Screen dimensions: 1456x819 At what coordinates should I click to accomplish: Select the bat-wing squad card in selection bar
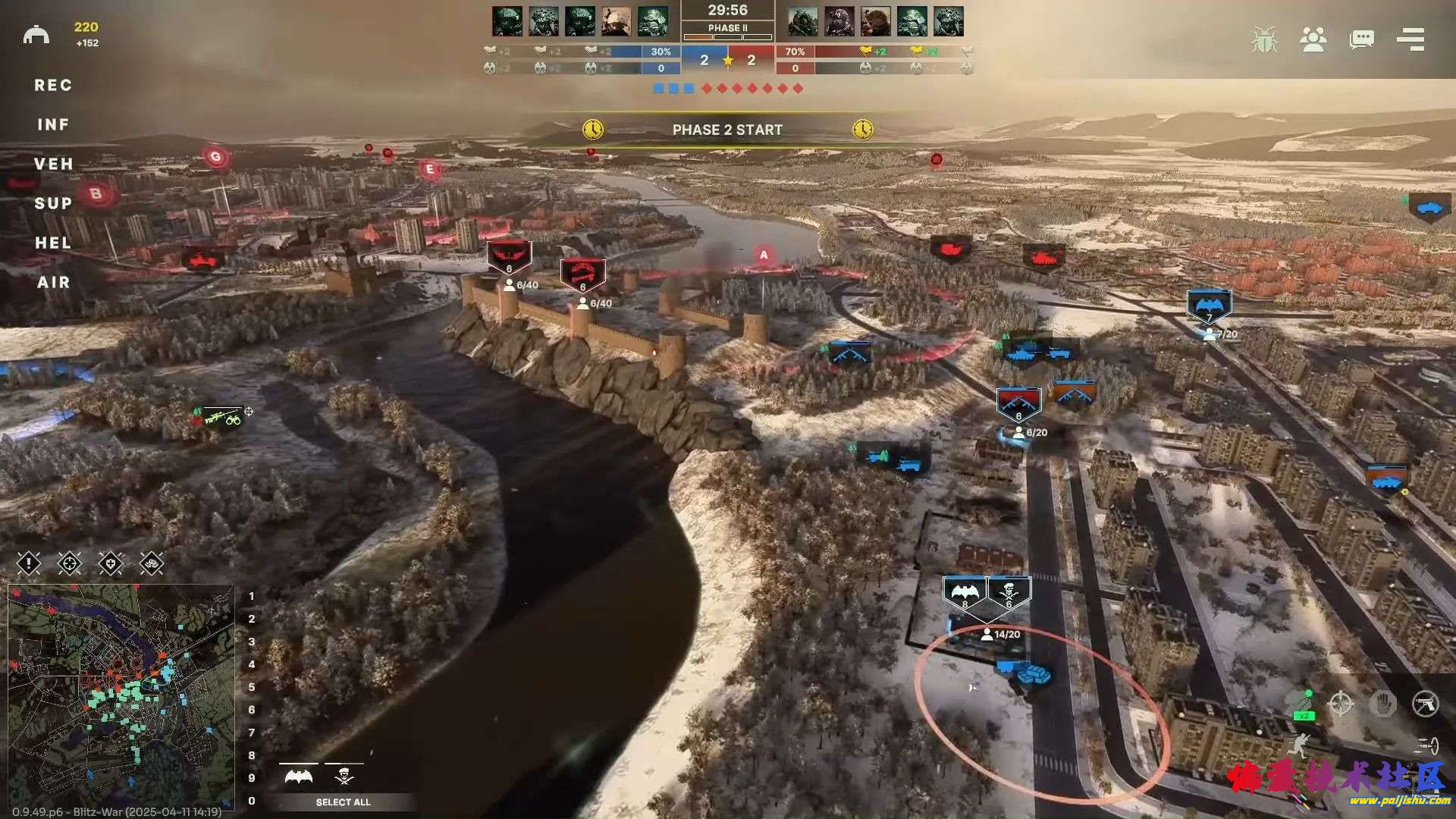tap(299, 777)
